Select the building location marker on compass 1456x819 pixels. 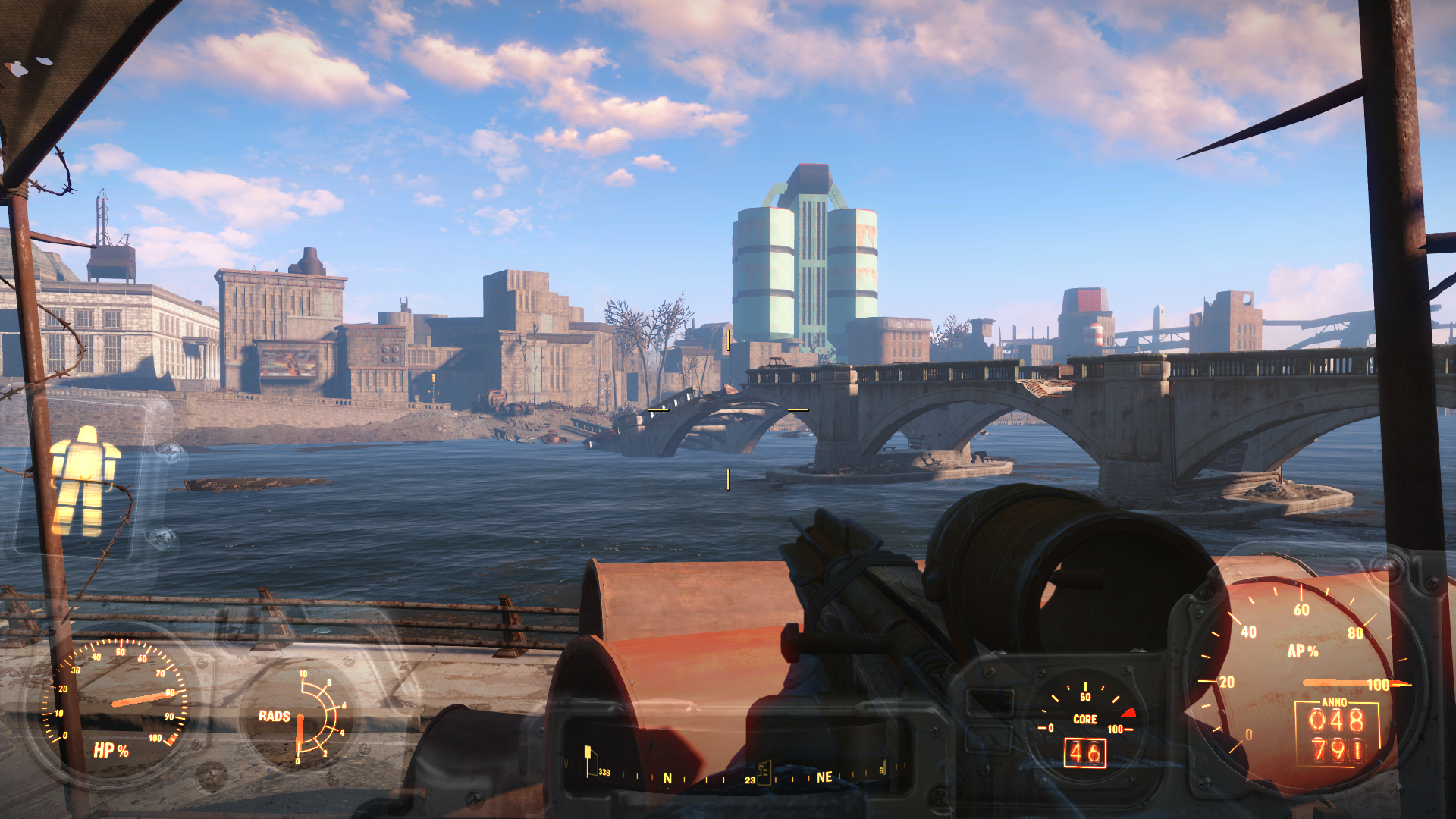(764, 771)
